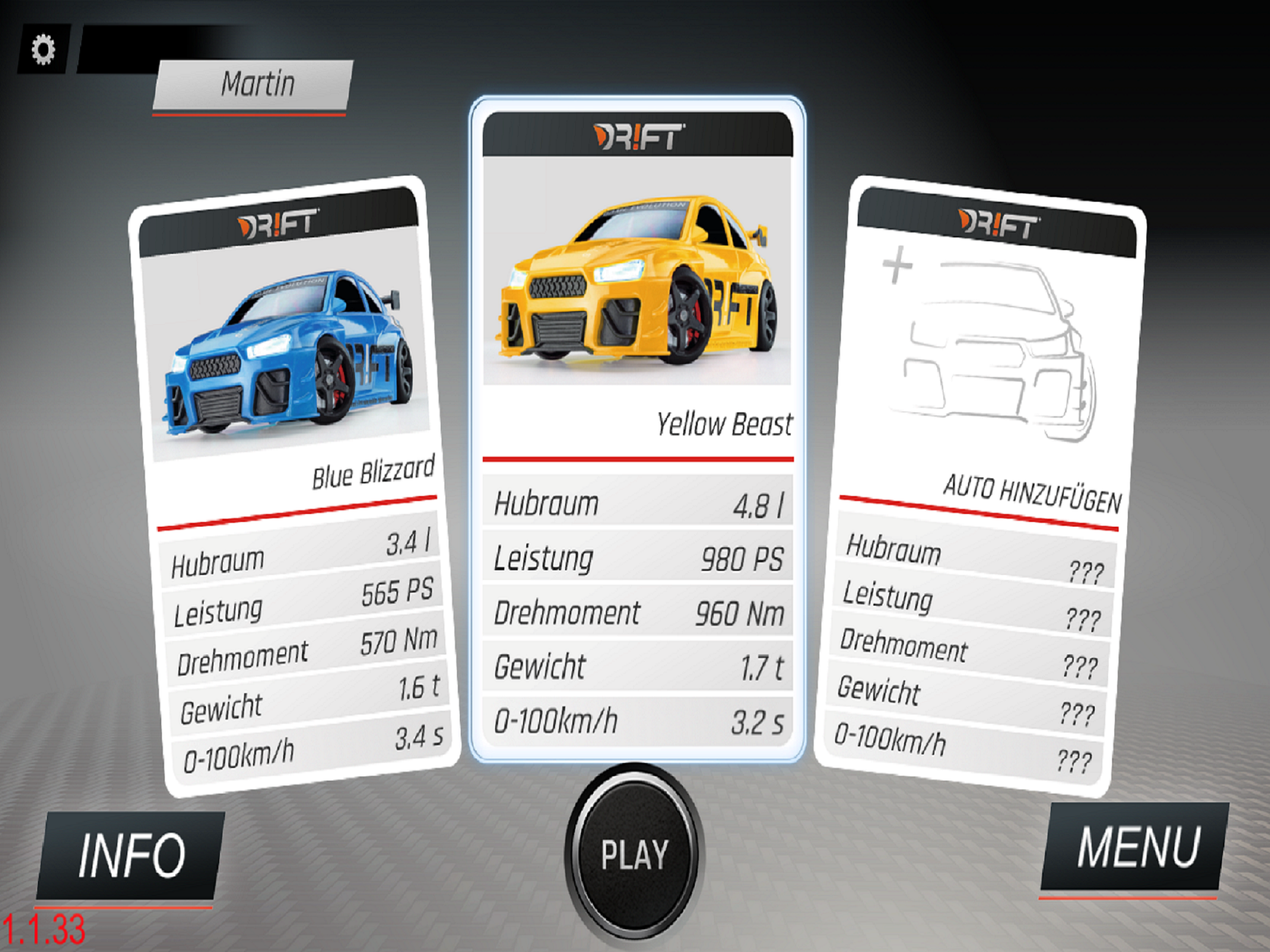Open the INFO screen

(x=131, y=855)
